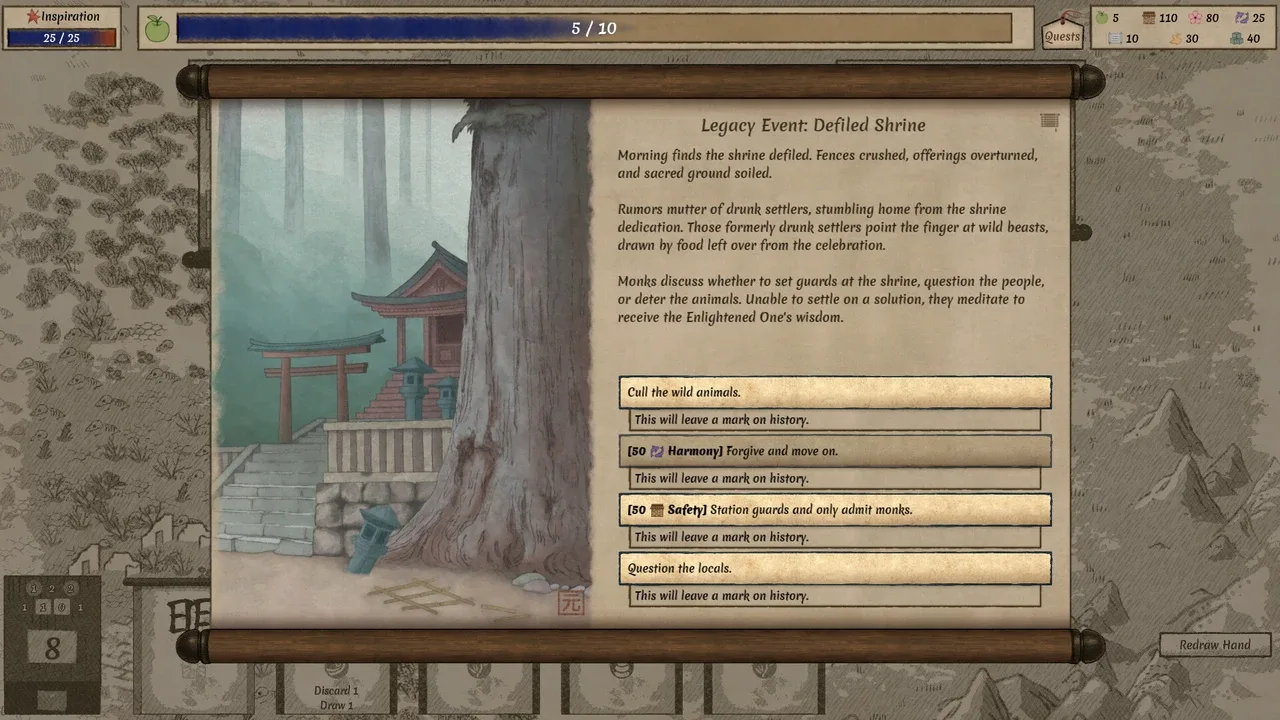Click the Redraw Hand button
Image resolution: width=1280 pixels, height=720 pixels.
[1214, 645]
